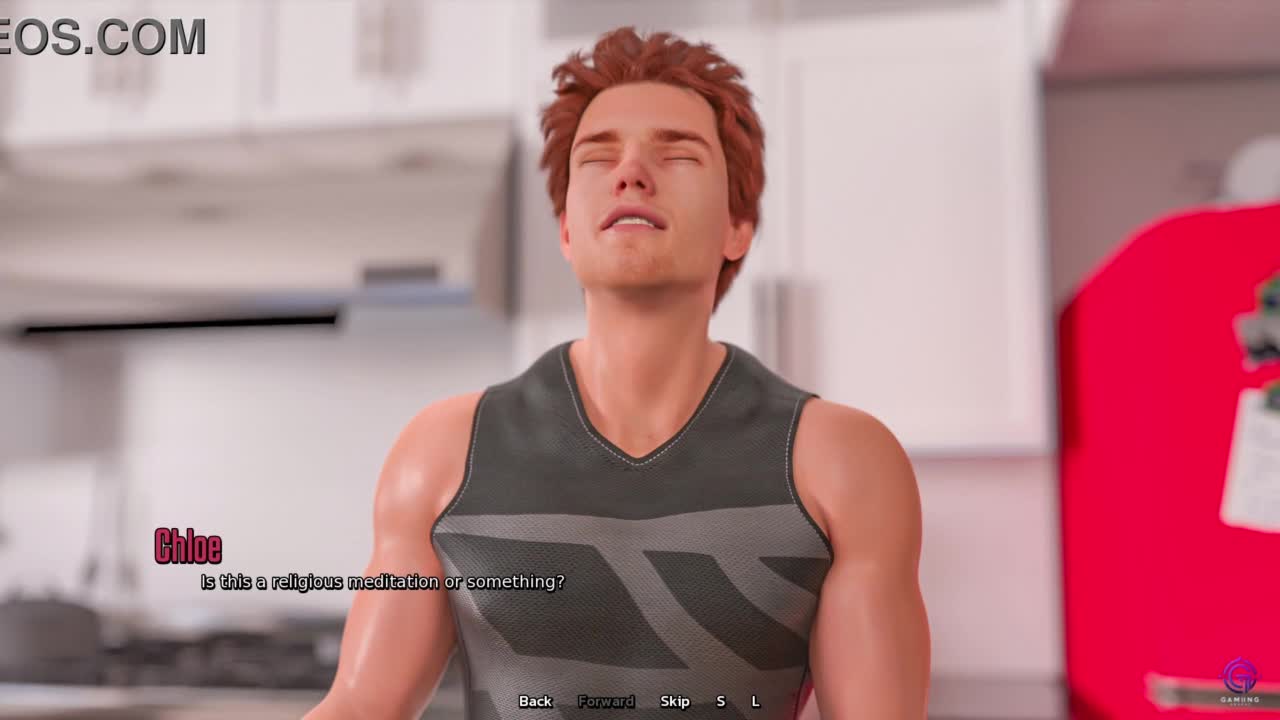Open the save menu via S
The height and width of the screenshot is (720, 1280).
point(720,701)
